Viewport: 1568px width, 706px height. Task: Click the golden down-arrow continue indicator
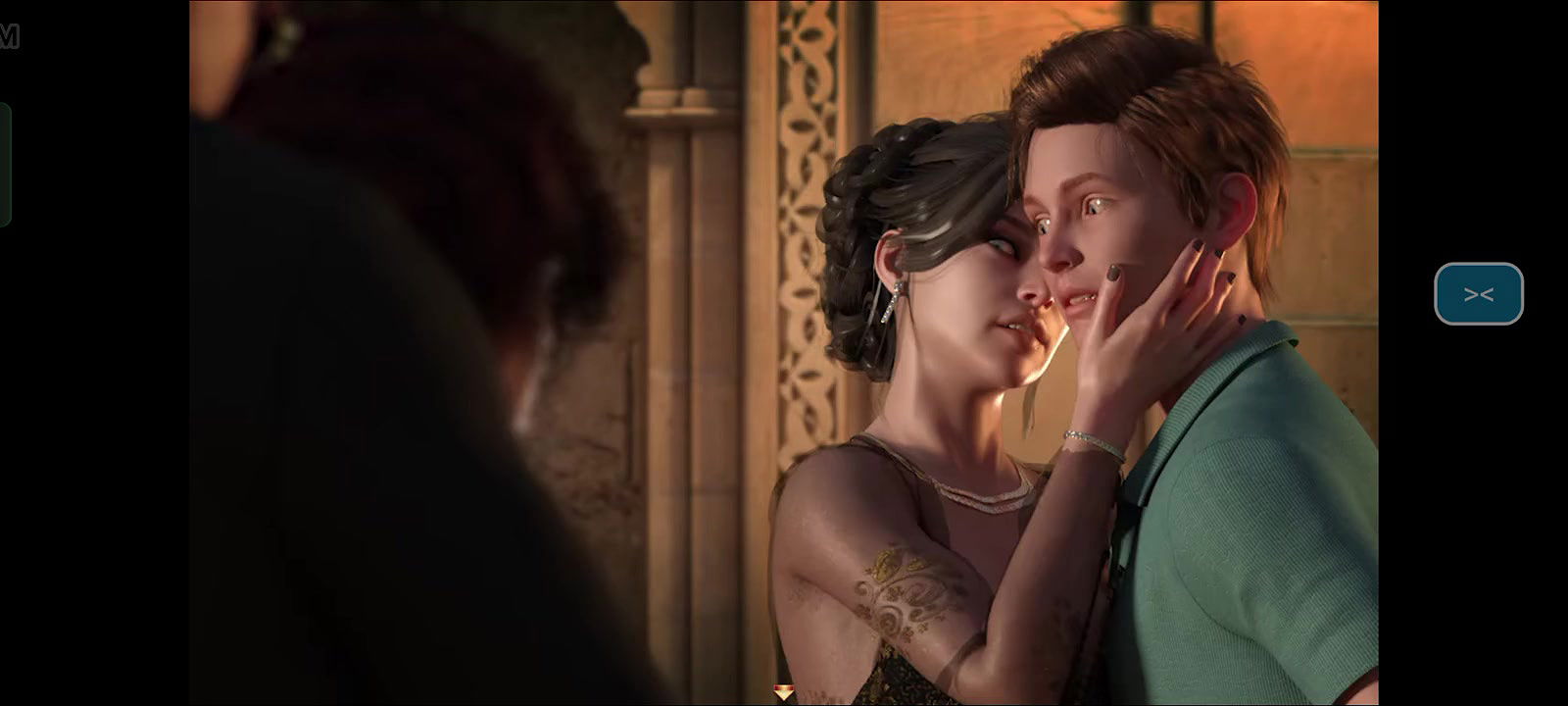click(784, 693)
